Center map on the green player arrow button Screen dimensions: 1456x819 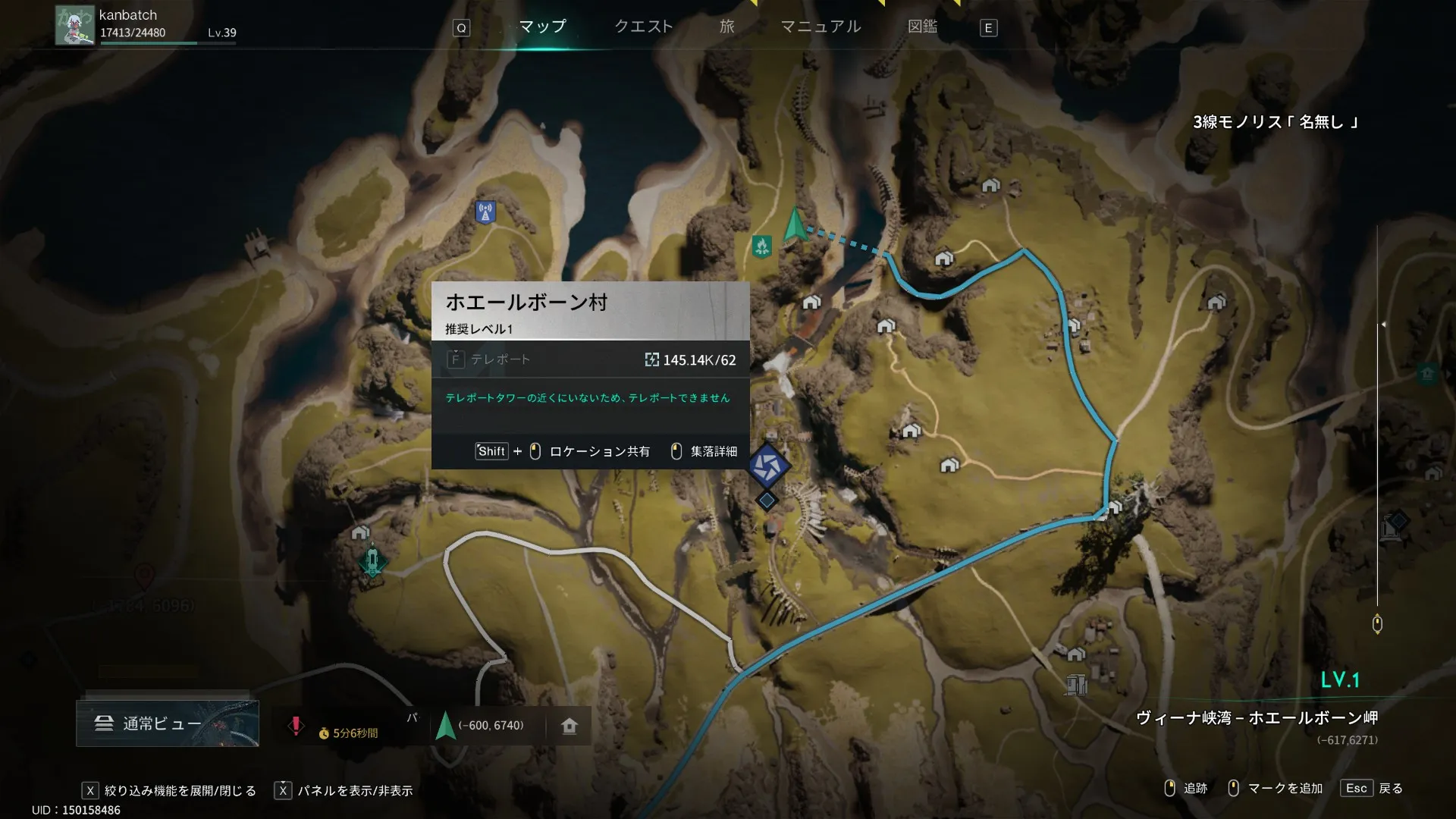click(x=446, y=726)
